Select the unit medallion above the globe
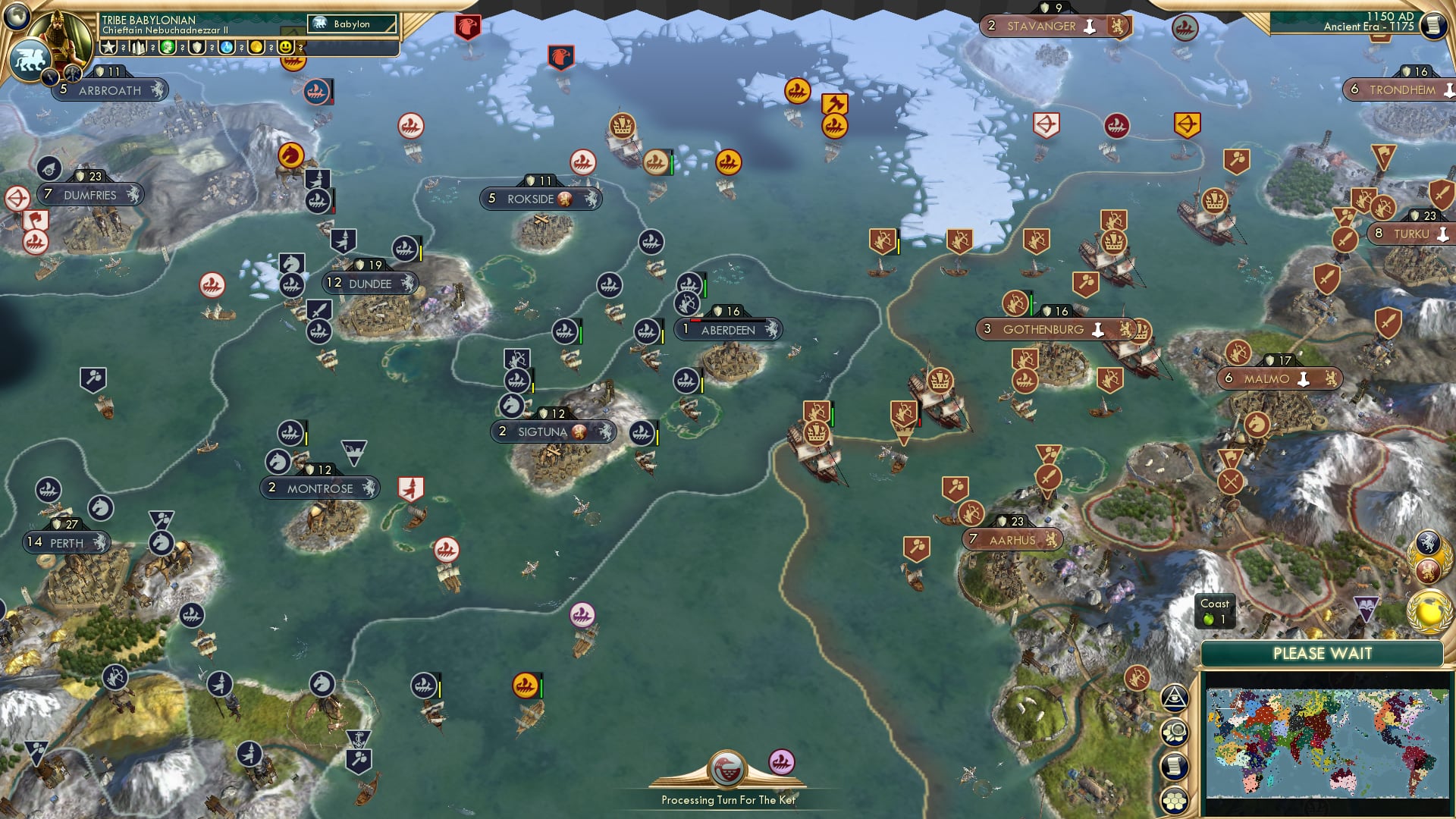Viewport: 1456px width, 819px height. tap(1428, 541)
